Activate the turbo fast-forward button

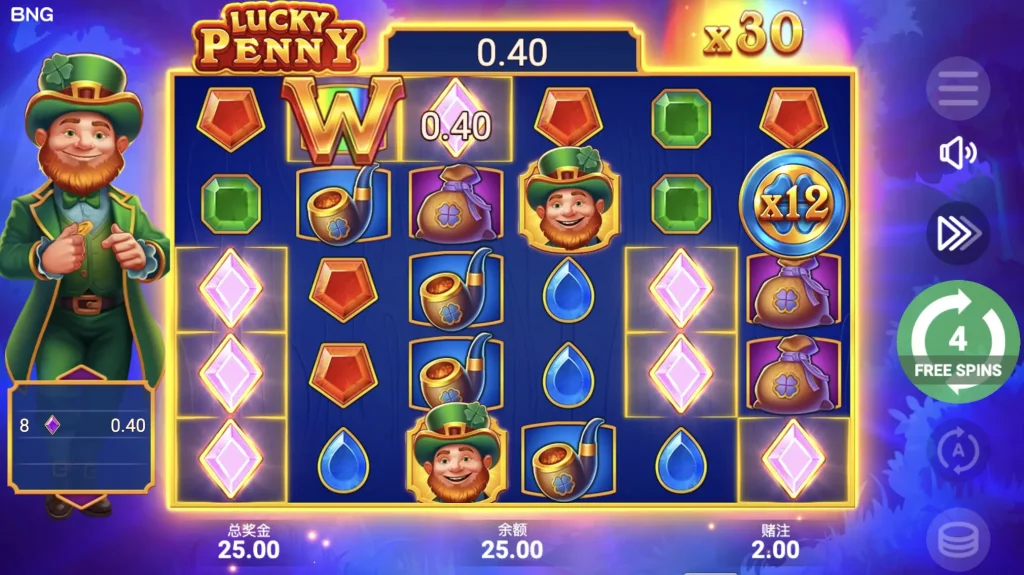[957, 233]
